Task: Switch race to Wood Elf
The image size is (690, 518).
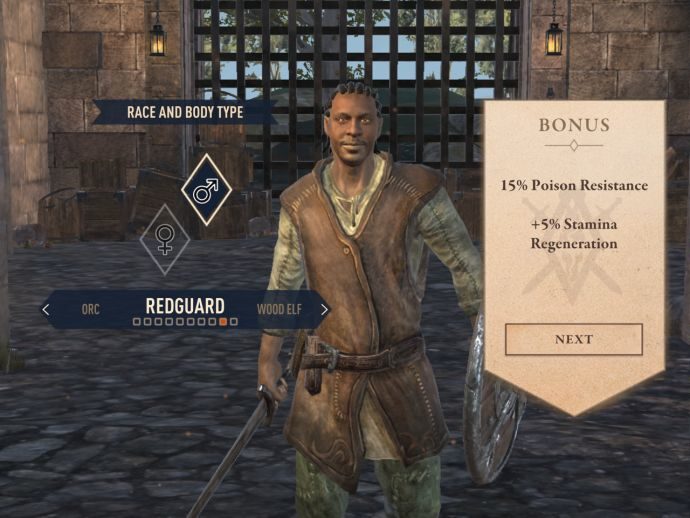Action: (x=279, y=310)
